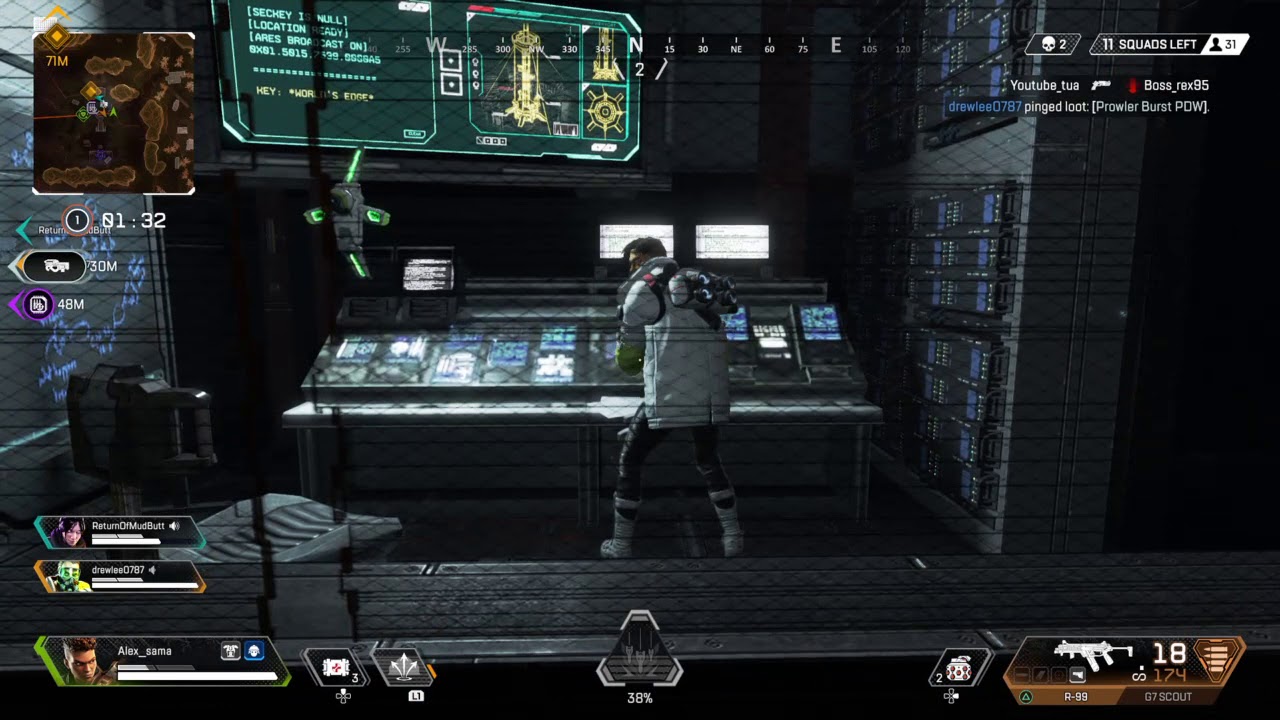Image resolution: width=1280 pixels, height=720 pixels.
Task: Select teammate ReturnOfMudButt's banner
Action: coord(120,531)
